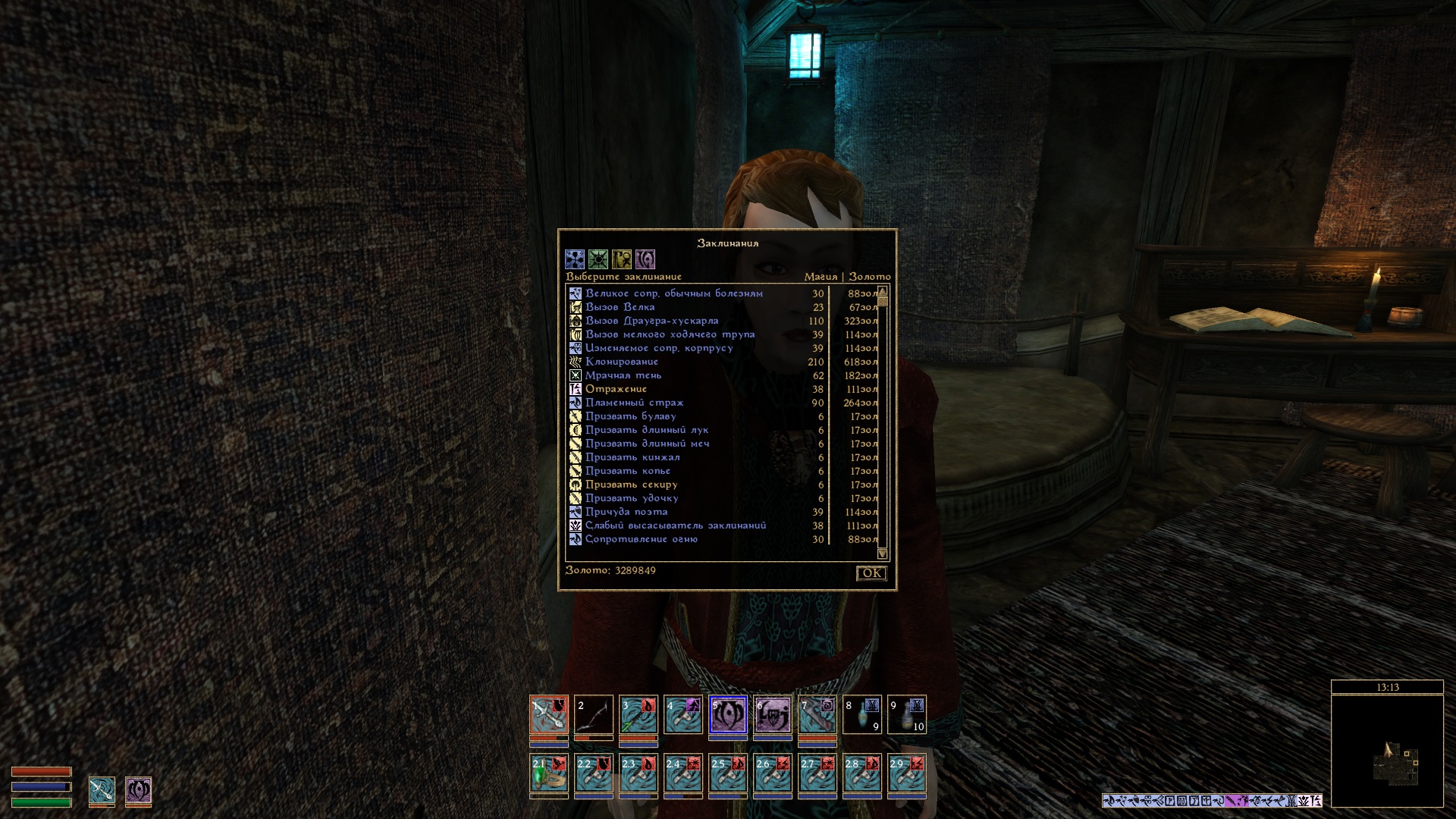
Task: Purchase the Пламенный страж spell
Action: [x=634, y=403]
